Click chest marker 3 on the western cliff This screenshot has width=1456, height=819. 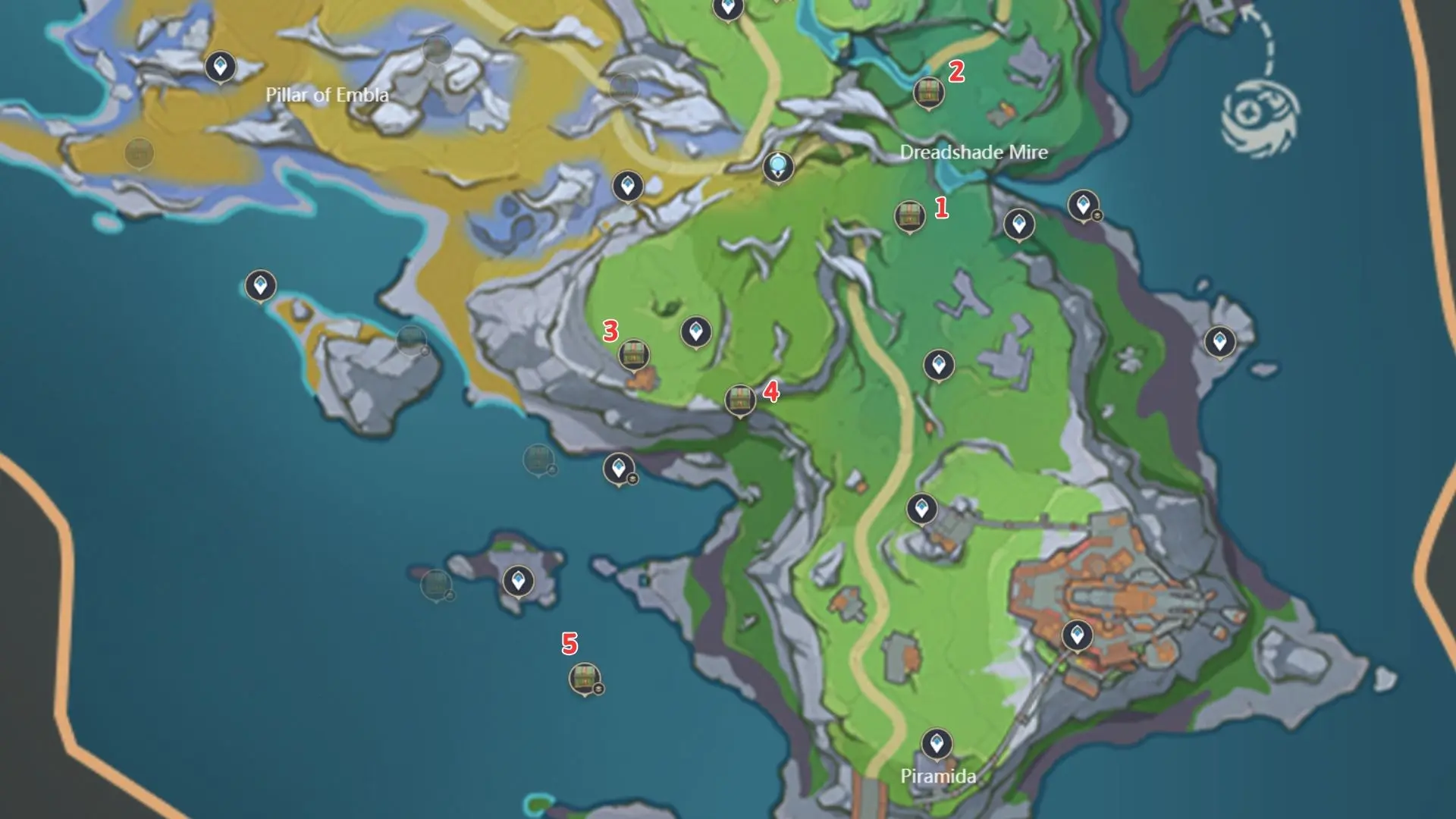coord(635,353)
